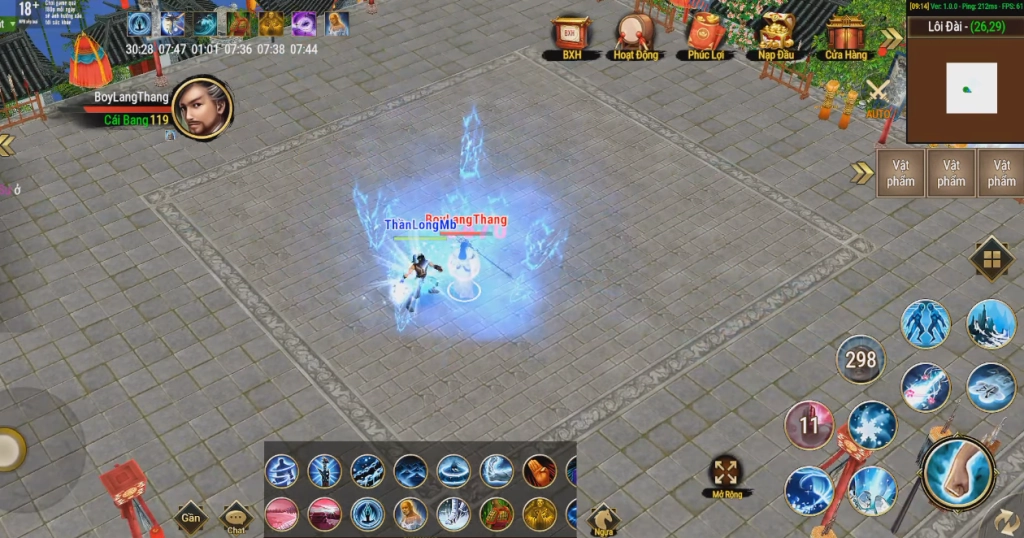Tap the BoyLangThang character portrait
This screenshot has height=538, width=1024.
202,109
